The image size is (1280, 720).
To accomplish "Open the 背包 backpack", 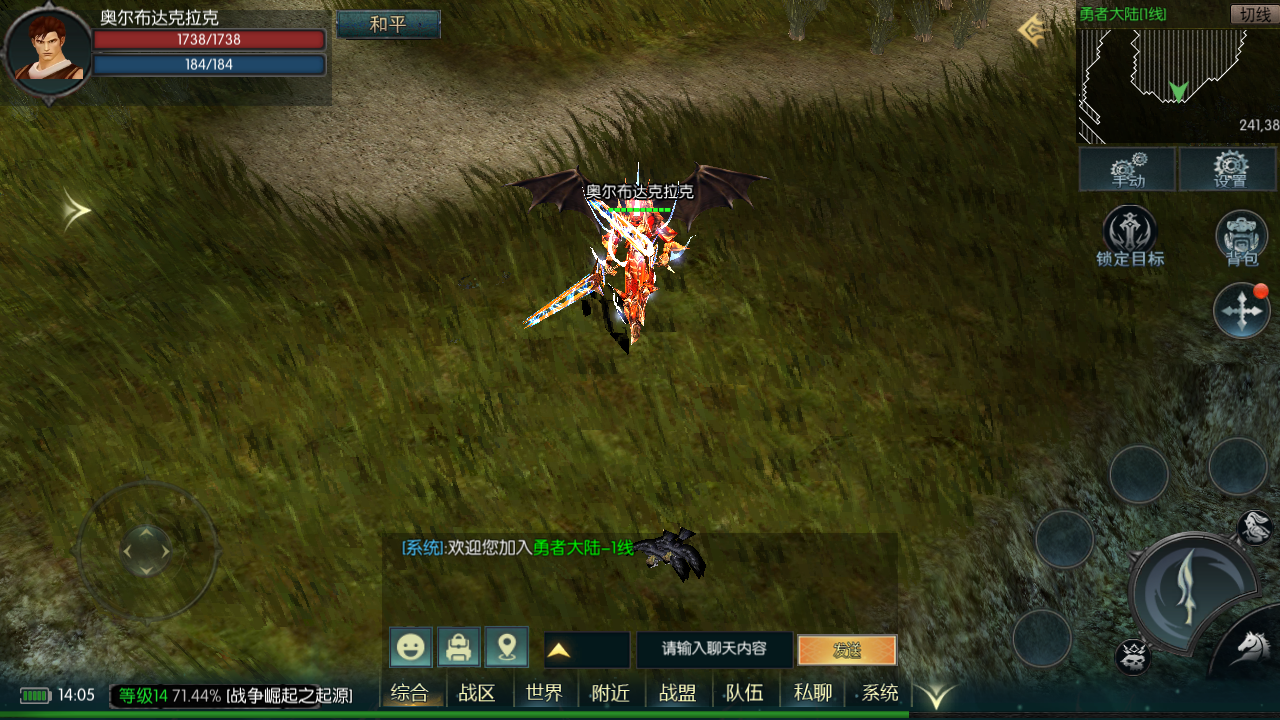I will 1241,238.
